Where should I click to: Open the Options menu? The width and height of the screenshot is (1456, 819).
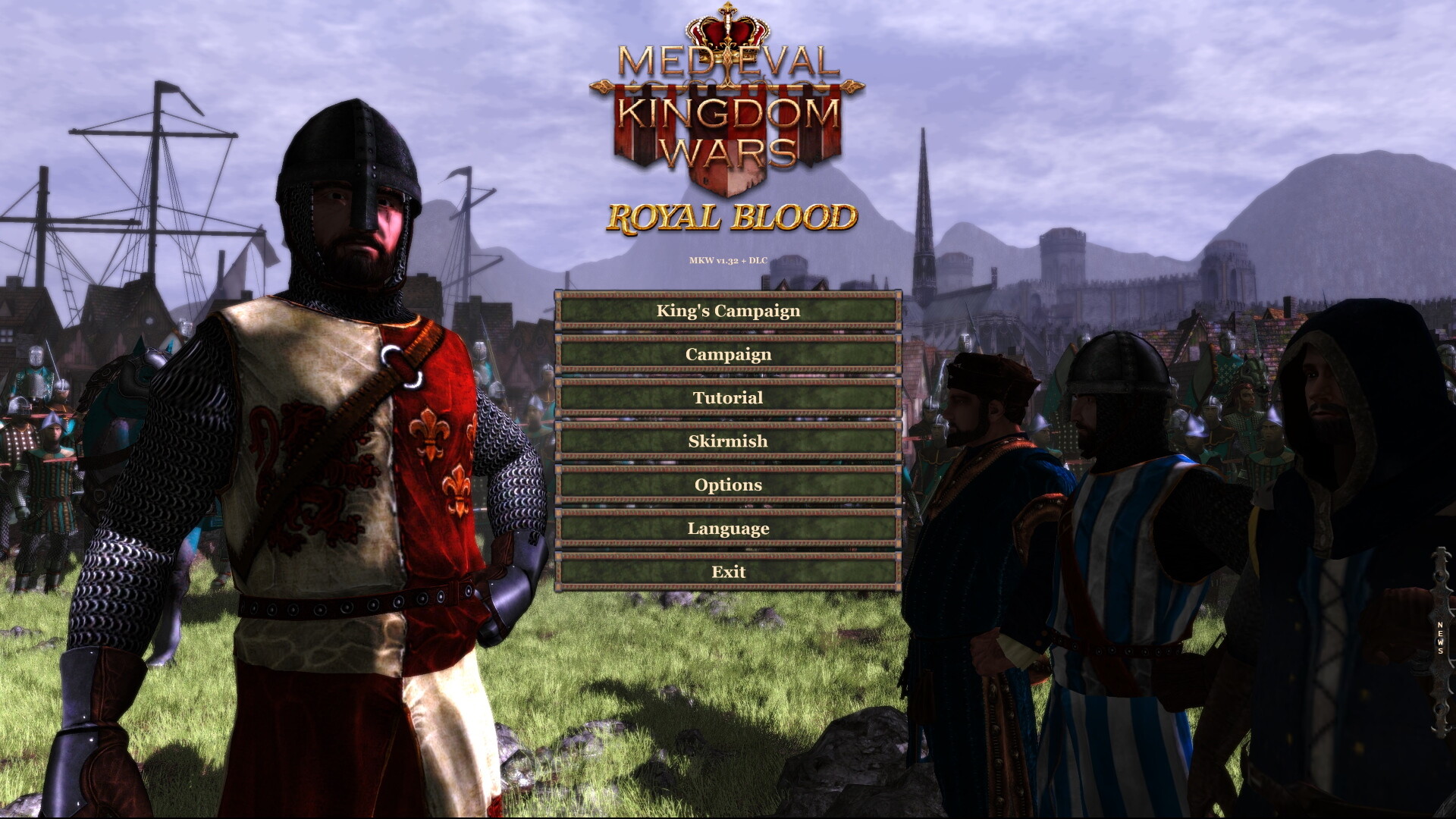pyautogui.click(x=728, y=484)
